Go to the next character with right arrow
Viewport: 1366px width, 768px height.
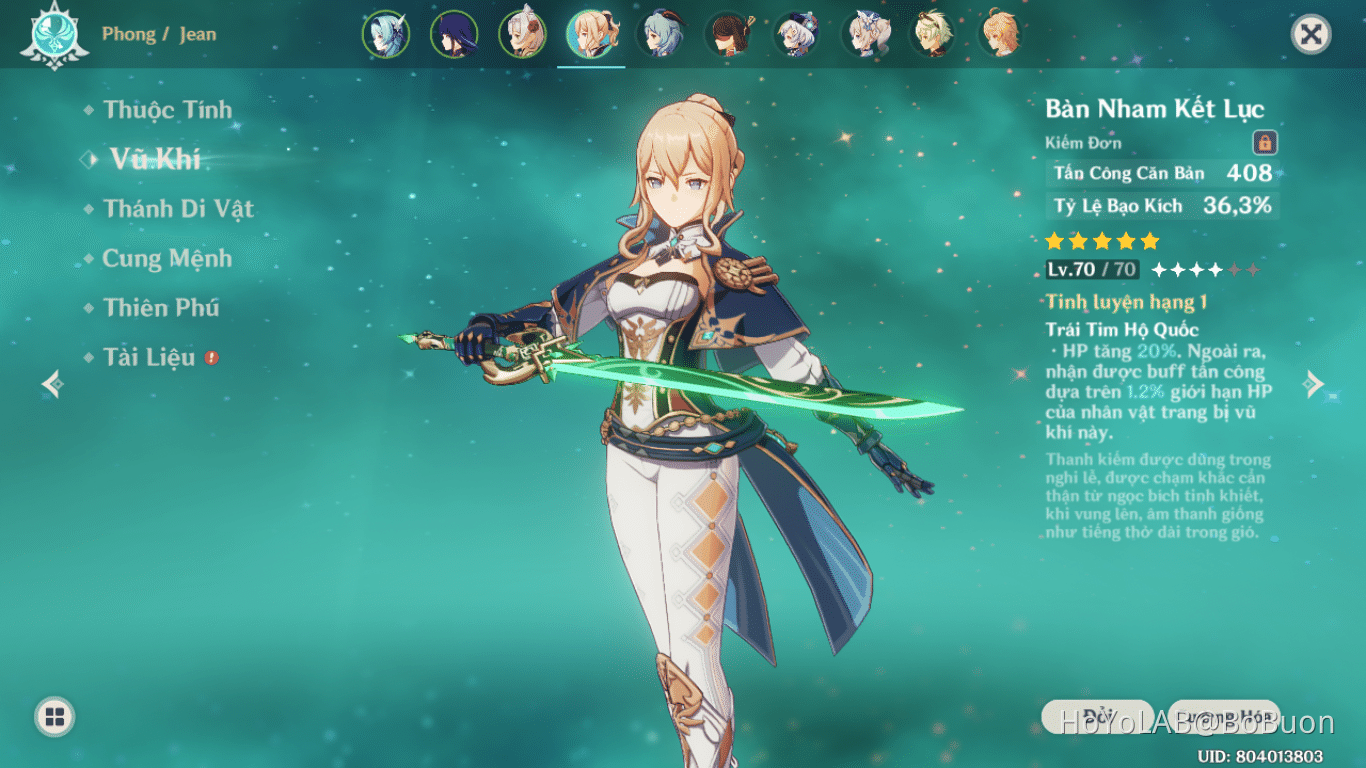1315,384
